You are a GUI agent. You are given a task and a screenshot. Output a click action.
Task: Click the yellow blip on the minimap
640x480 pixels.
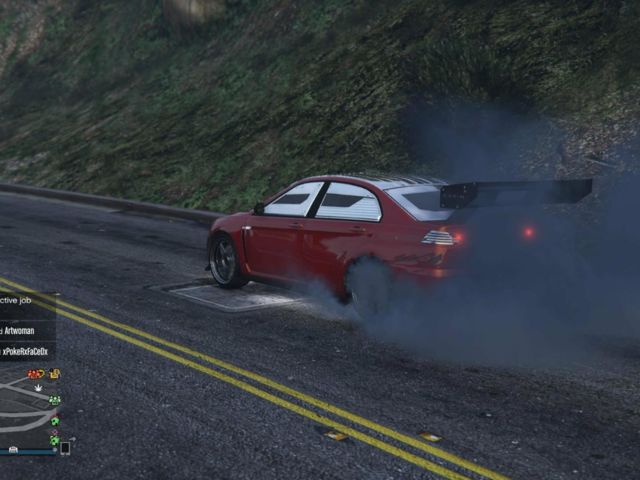[x=54, y=374]
